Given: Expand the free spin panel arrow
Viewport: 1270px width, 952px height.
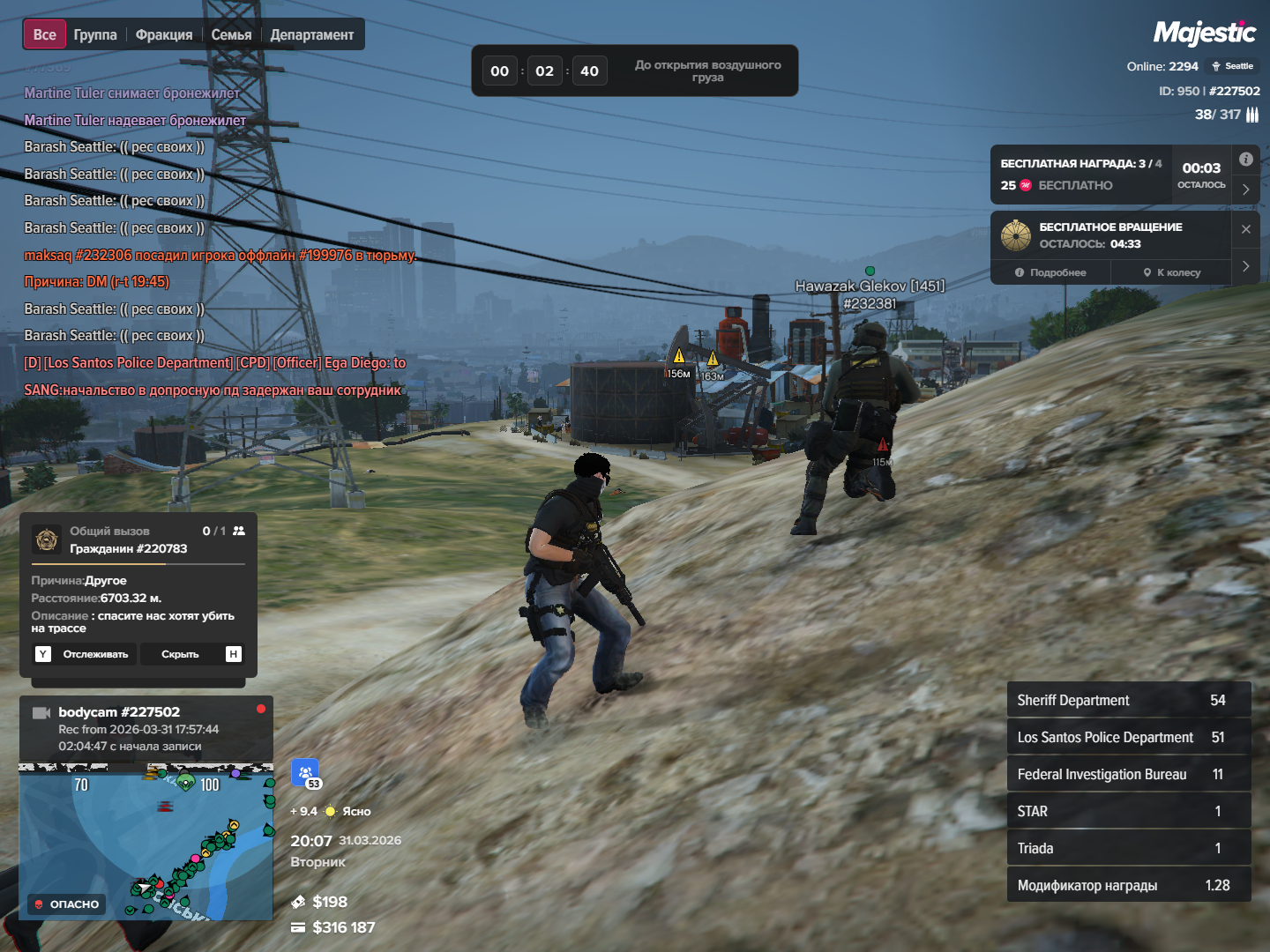Looking at the screenshot, I should pyautogui.click(x=1245, y=266).
